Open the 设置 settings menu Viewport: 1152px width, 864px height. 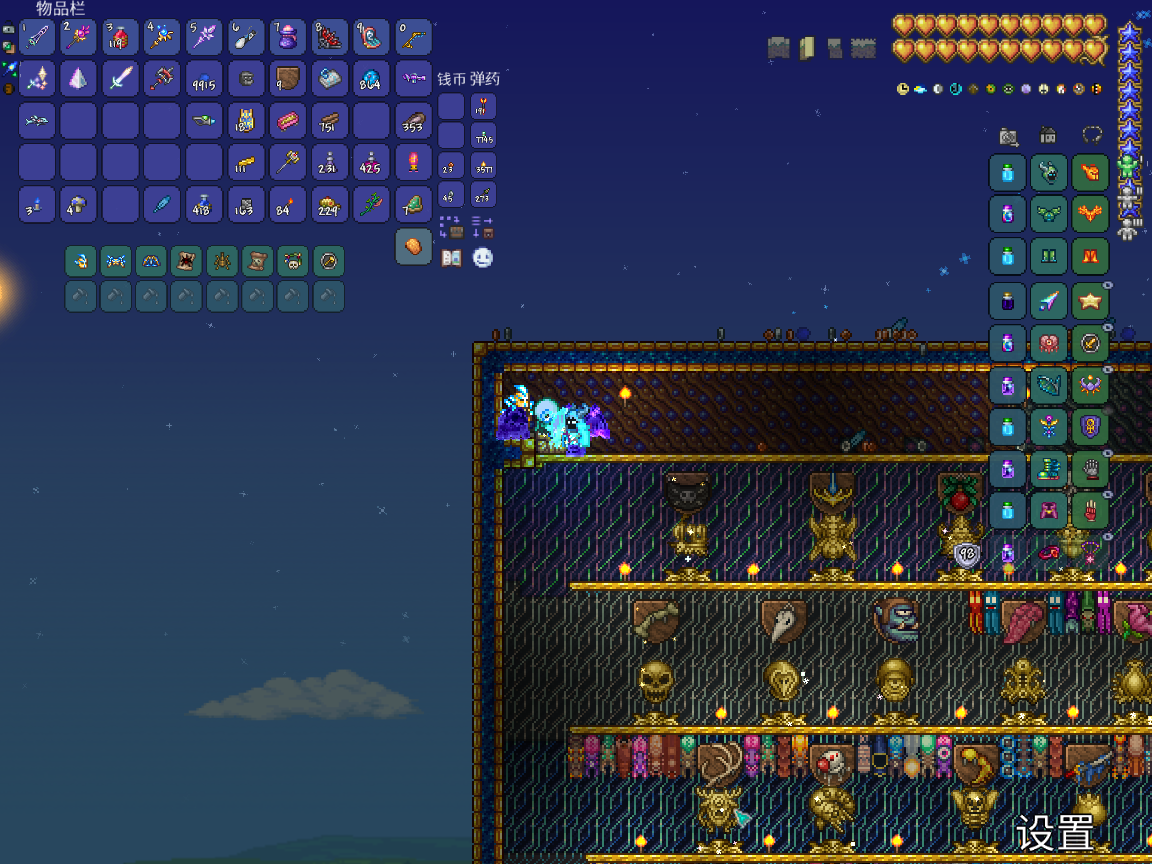pos(1055,832)
